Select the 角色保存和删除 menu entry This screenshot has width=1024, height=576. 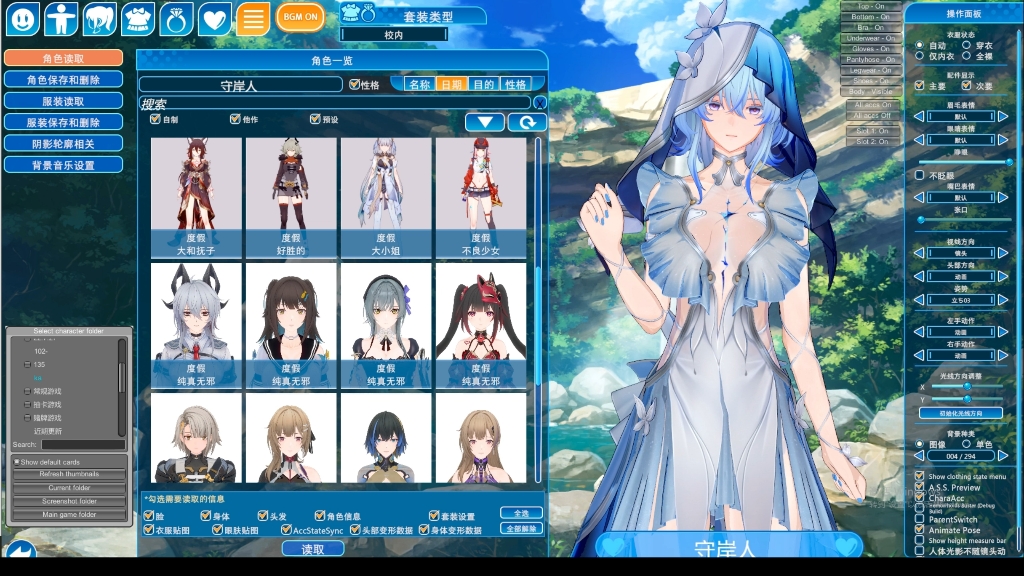click(x=63, y=80)
